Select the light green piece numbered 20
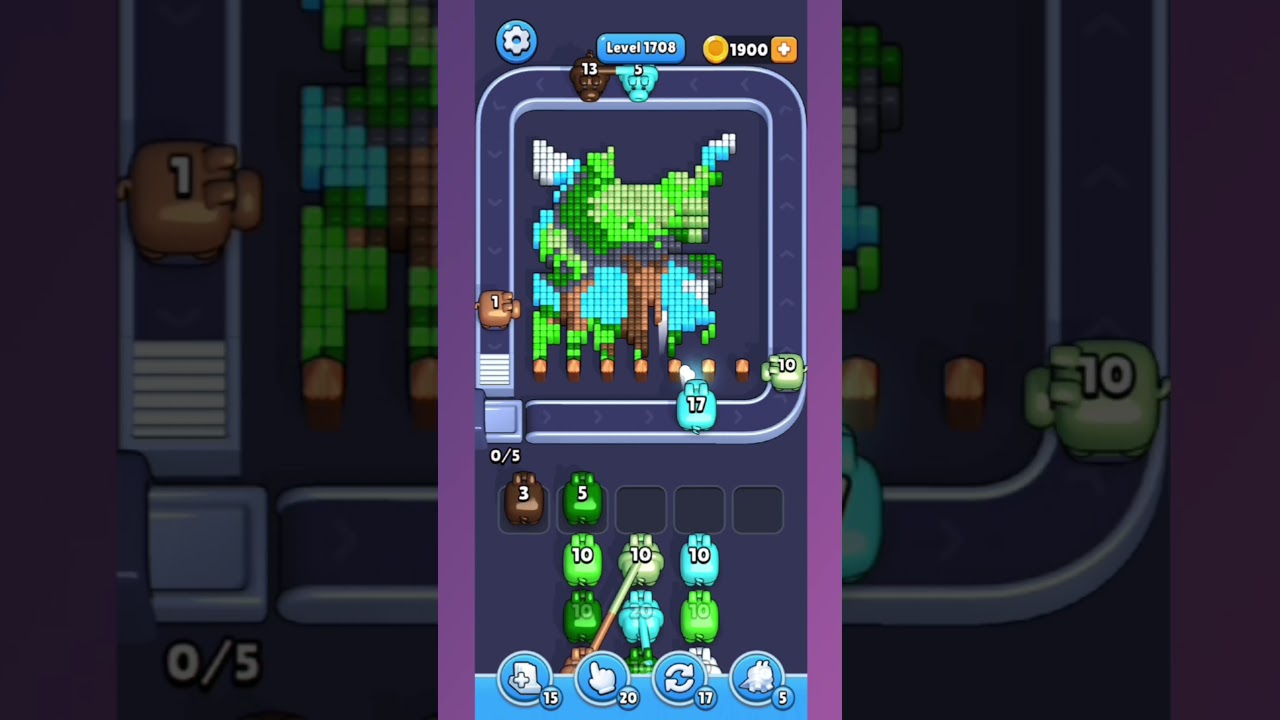Image resolution: width=1280 pixels, height=720 pixels. click(x=642, y=615)
